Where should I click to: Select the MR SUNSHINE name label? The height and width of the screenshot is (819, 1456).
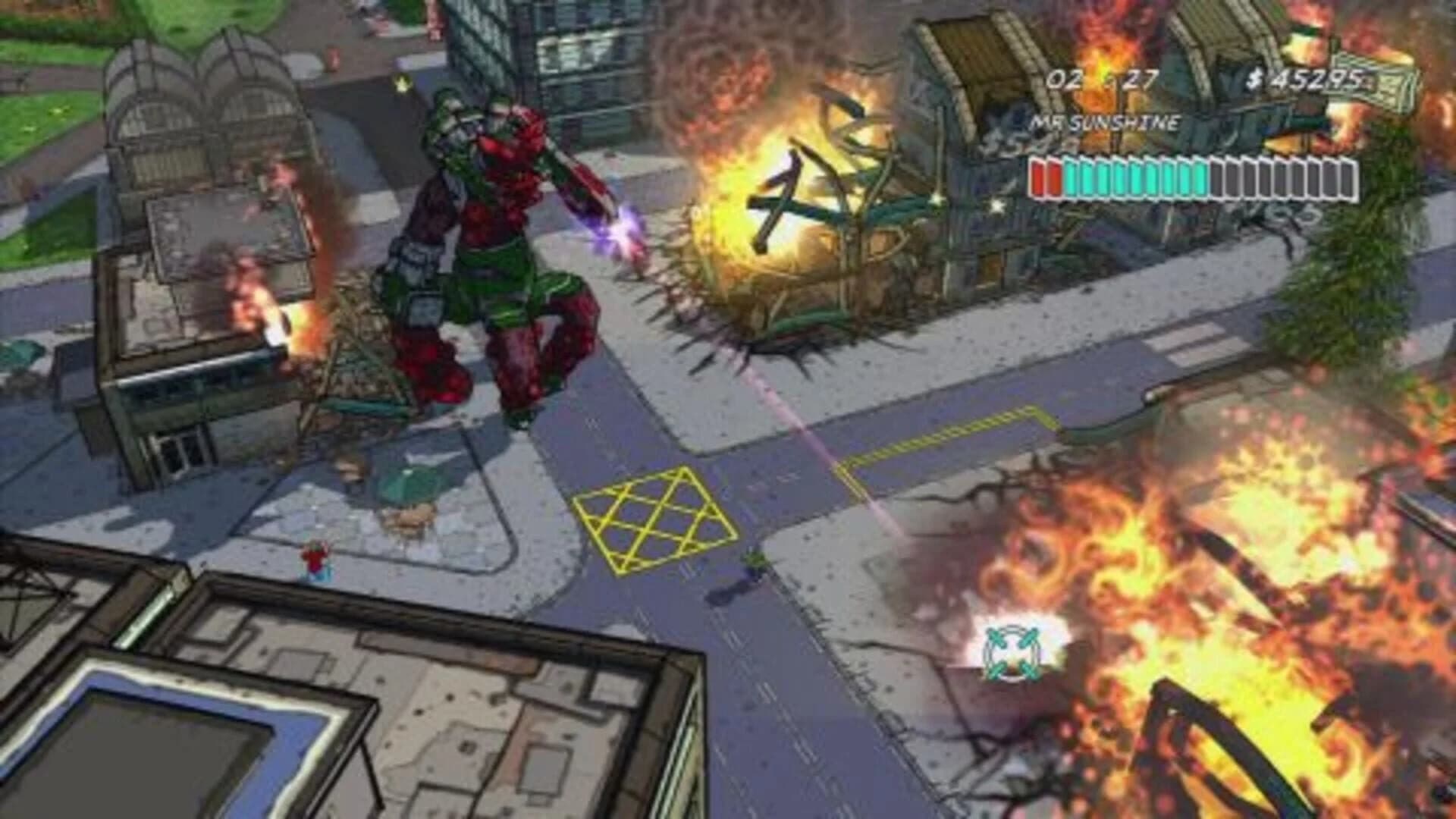tap(1107, 121)
